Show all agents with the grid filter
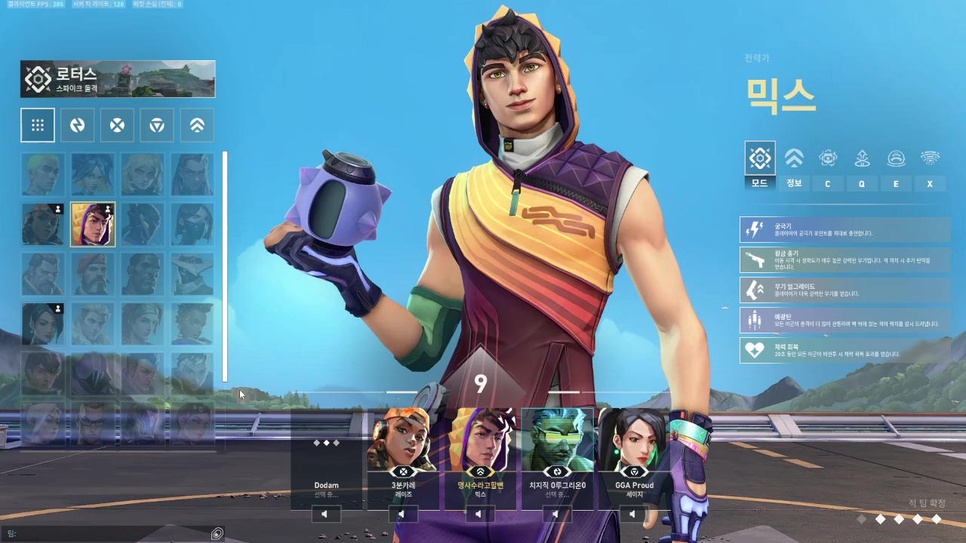Screen dimensions: 966x543 click(37, 125)
